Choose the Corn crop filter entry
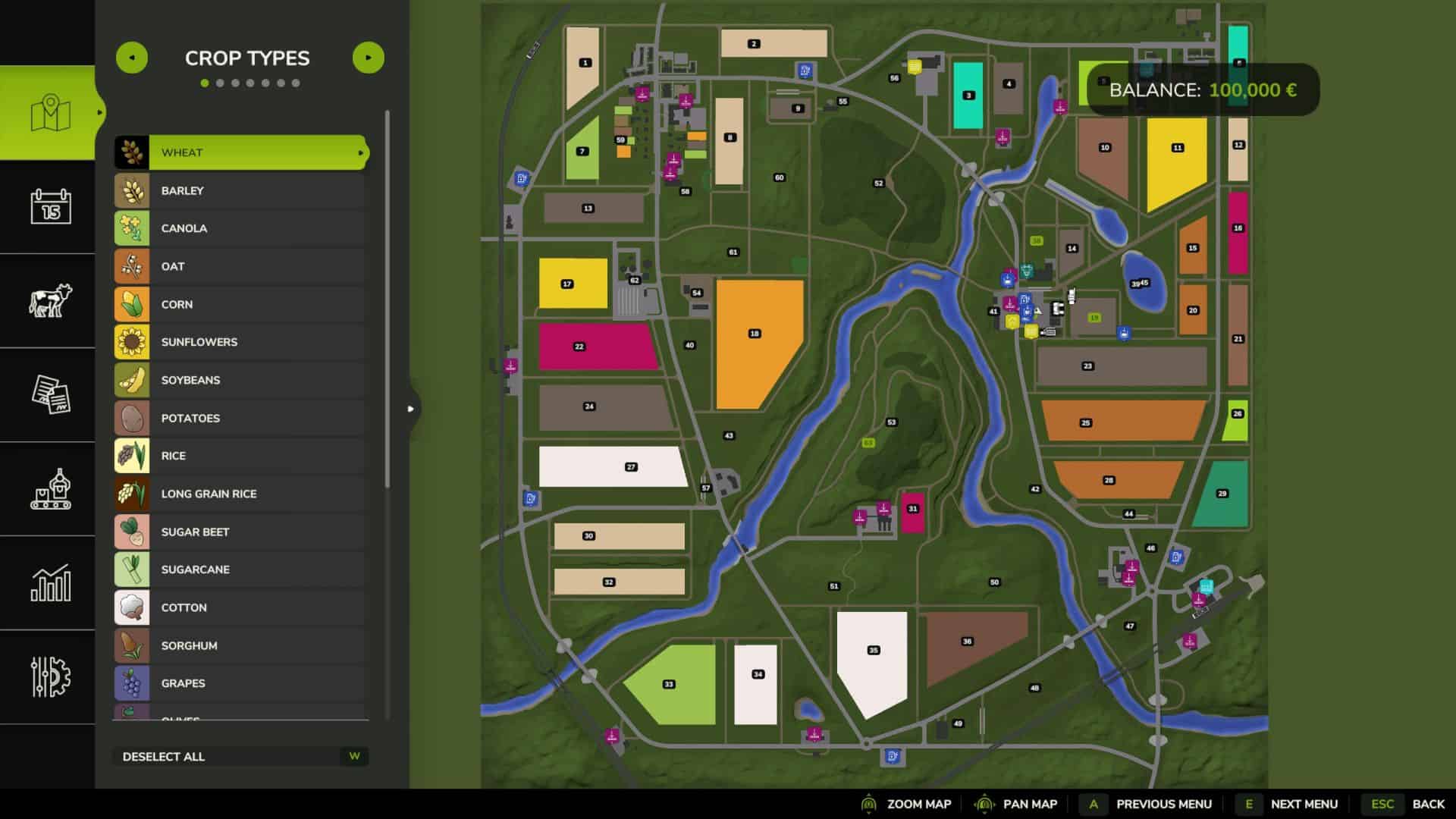Screen dimensions: 1456x819 (x=241, y=304)
